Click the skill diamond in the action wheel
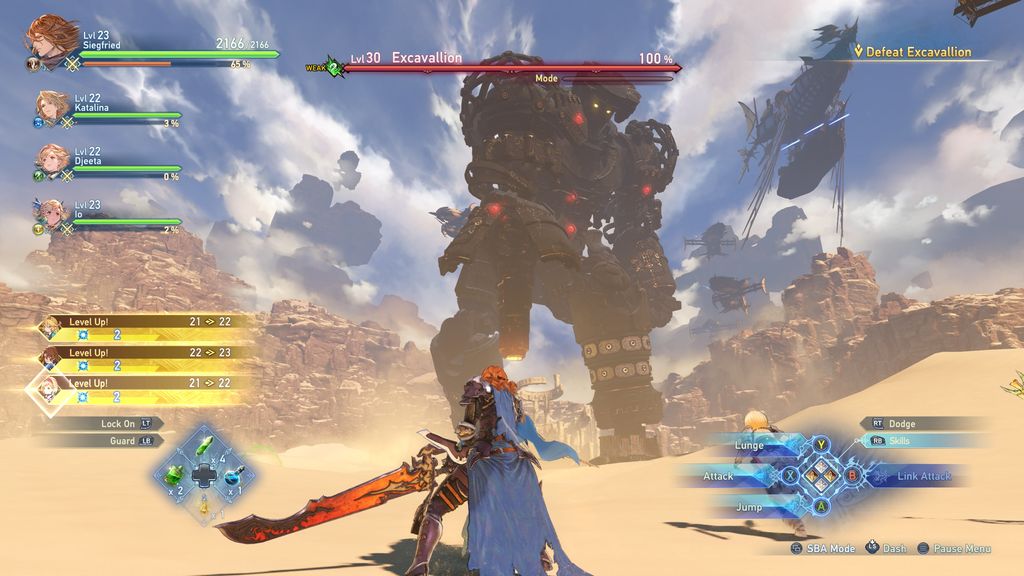The image size is (1024, 576). (x=821, y=476)
